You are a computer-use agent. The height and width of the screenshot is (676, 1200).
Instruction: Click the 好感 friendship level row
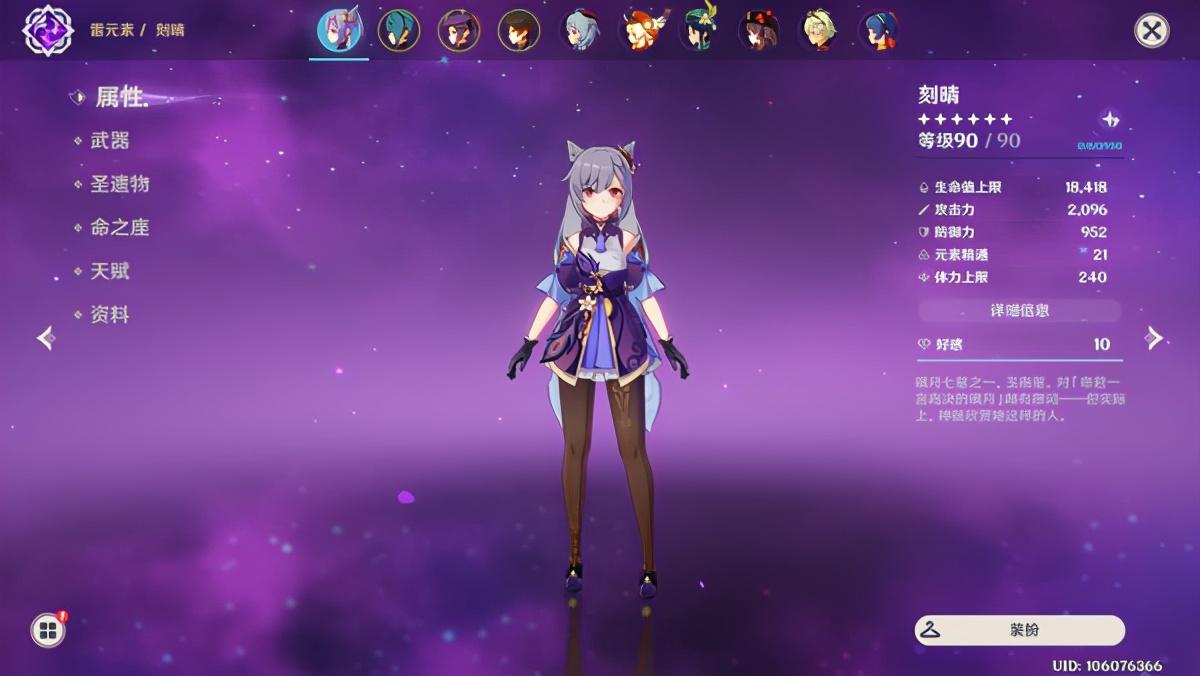coord(1020,344)
